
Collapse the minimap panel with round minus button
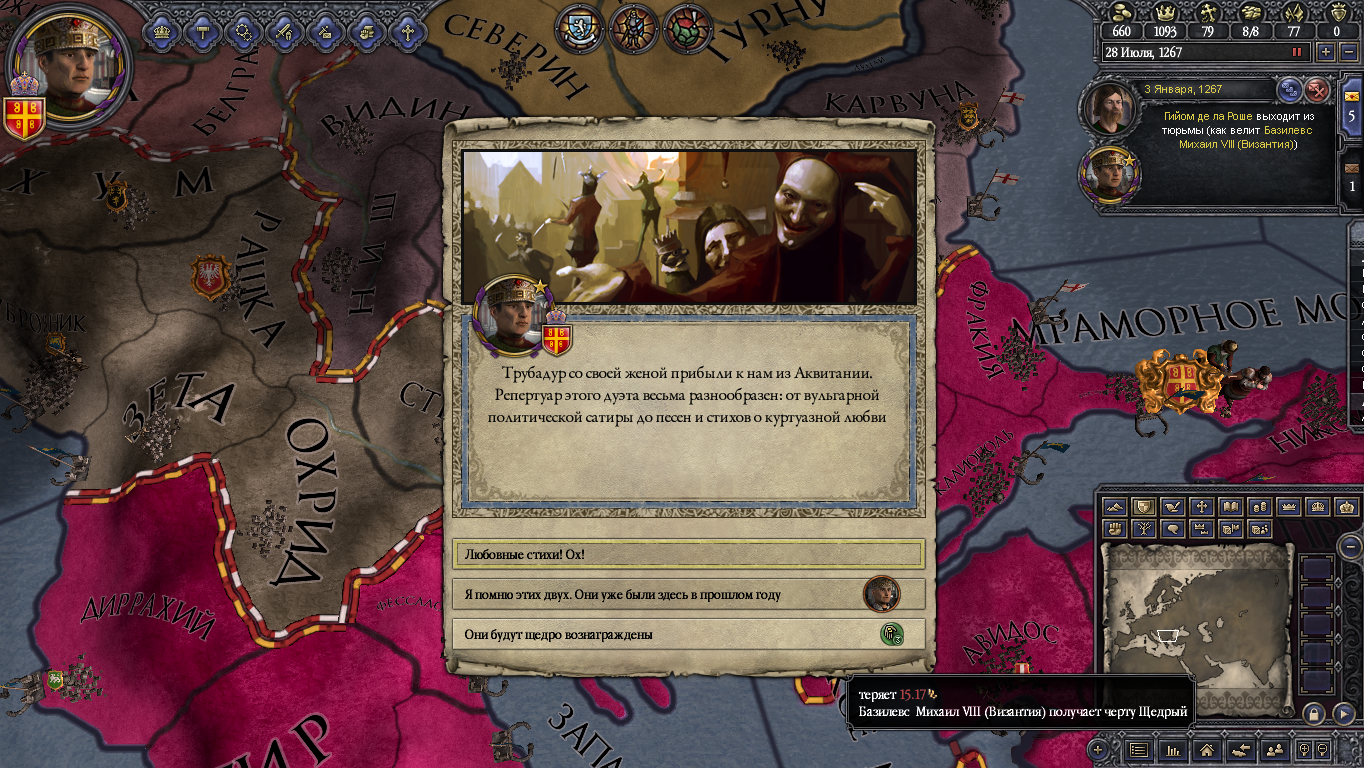[1350, 546]
